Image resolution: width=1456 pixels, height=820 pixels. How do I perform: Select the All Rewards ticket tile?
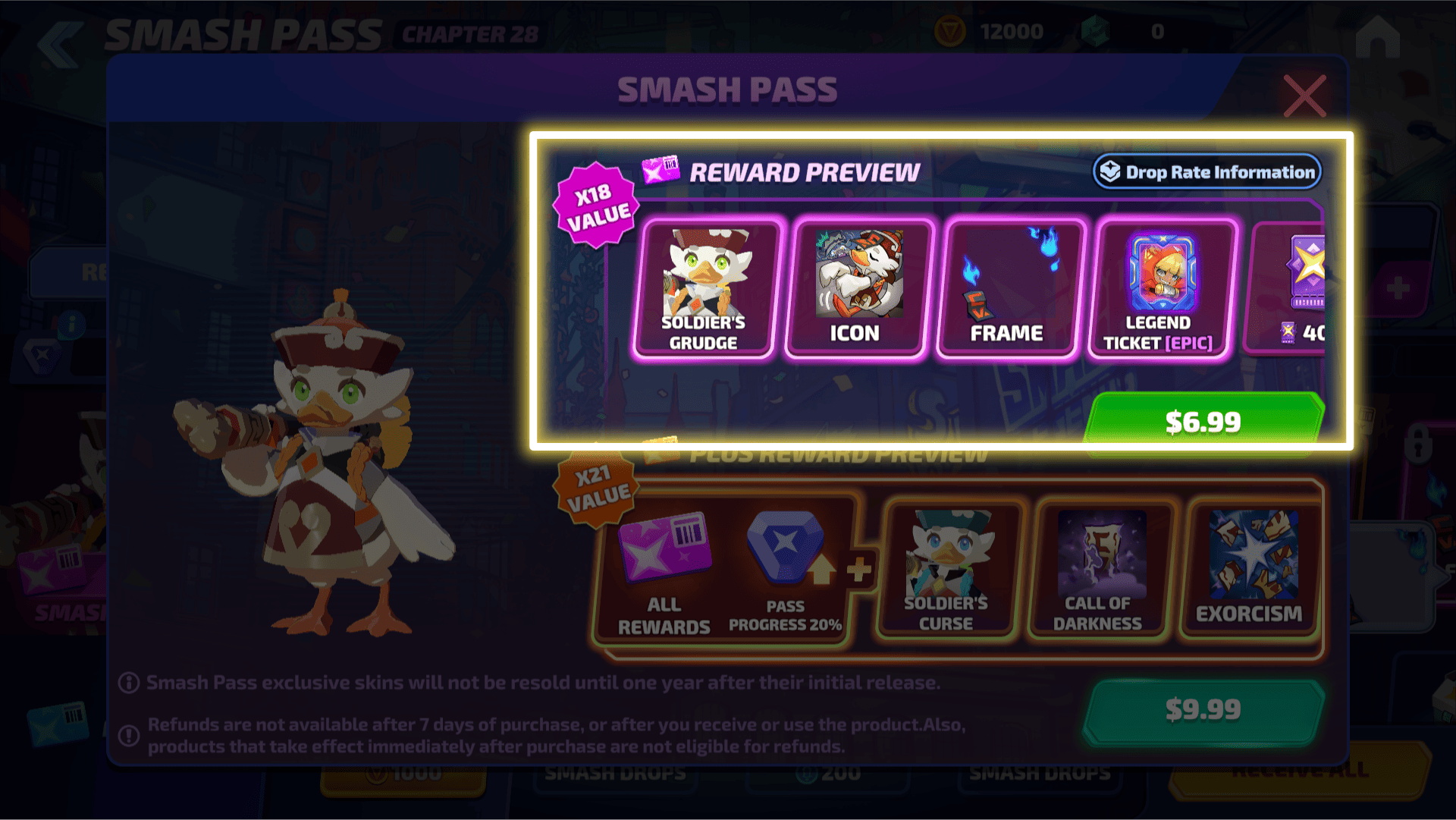(664, 573)
